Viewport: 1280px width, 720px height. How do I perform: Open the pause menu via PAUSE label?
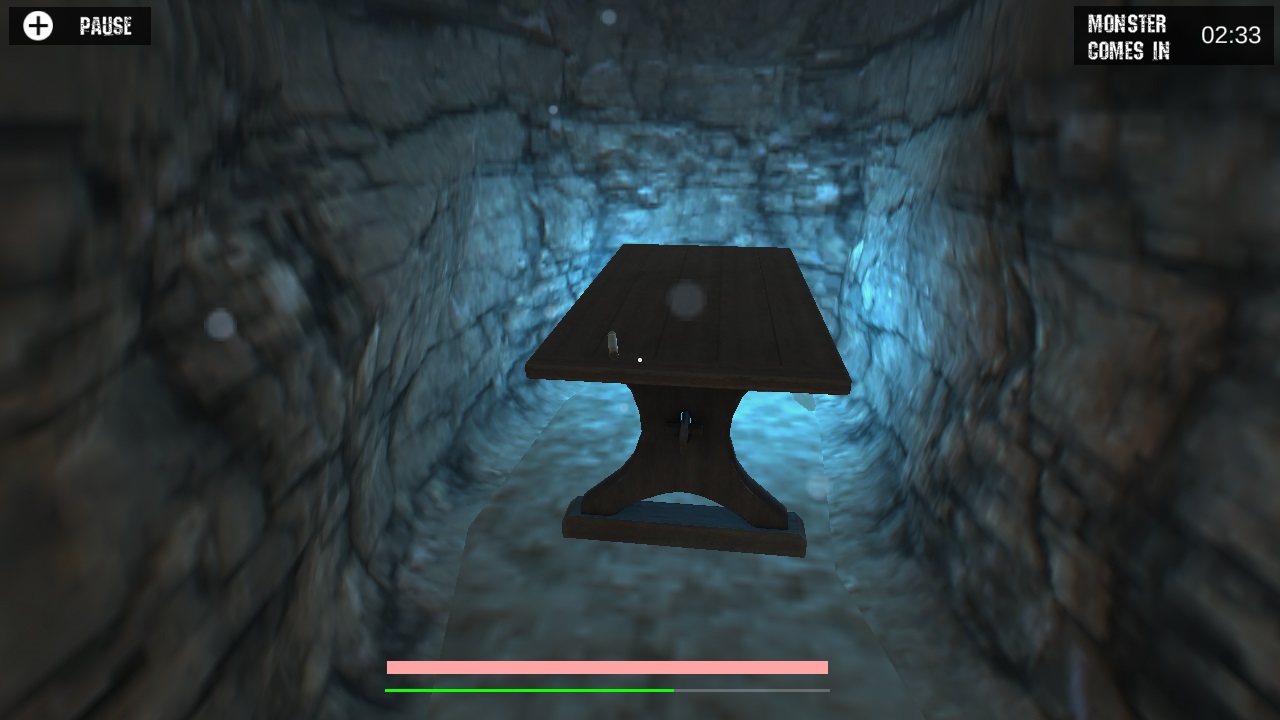point(103,27)
